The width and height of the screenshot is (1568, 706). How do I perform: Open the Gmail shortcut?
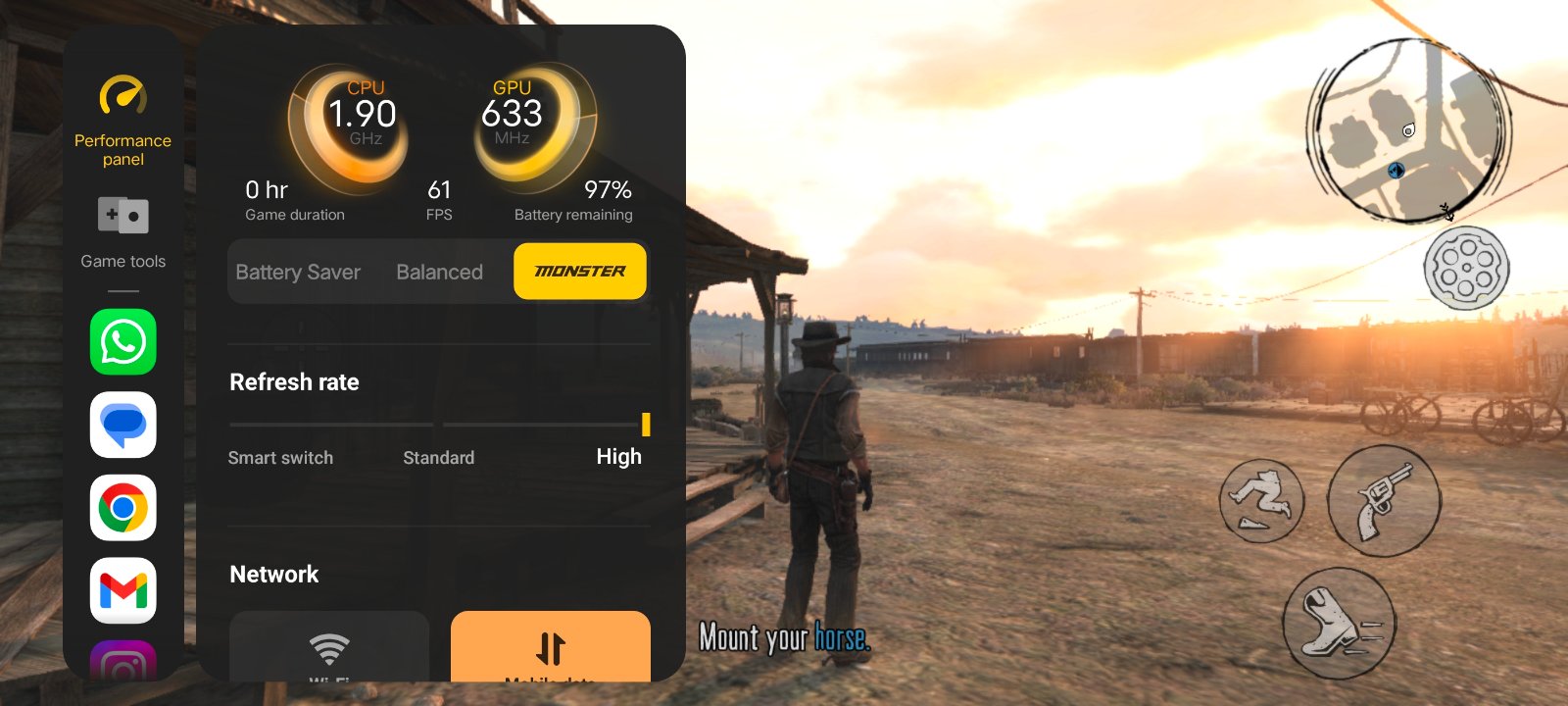123,590
